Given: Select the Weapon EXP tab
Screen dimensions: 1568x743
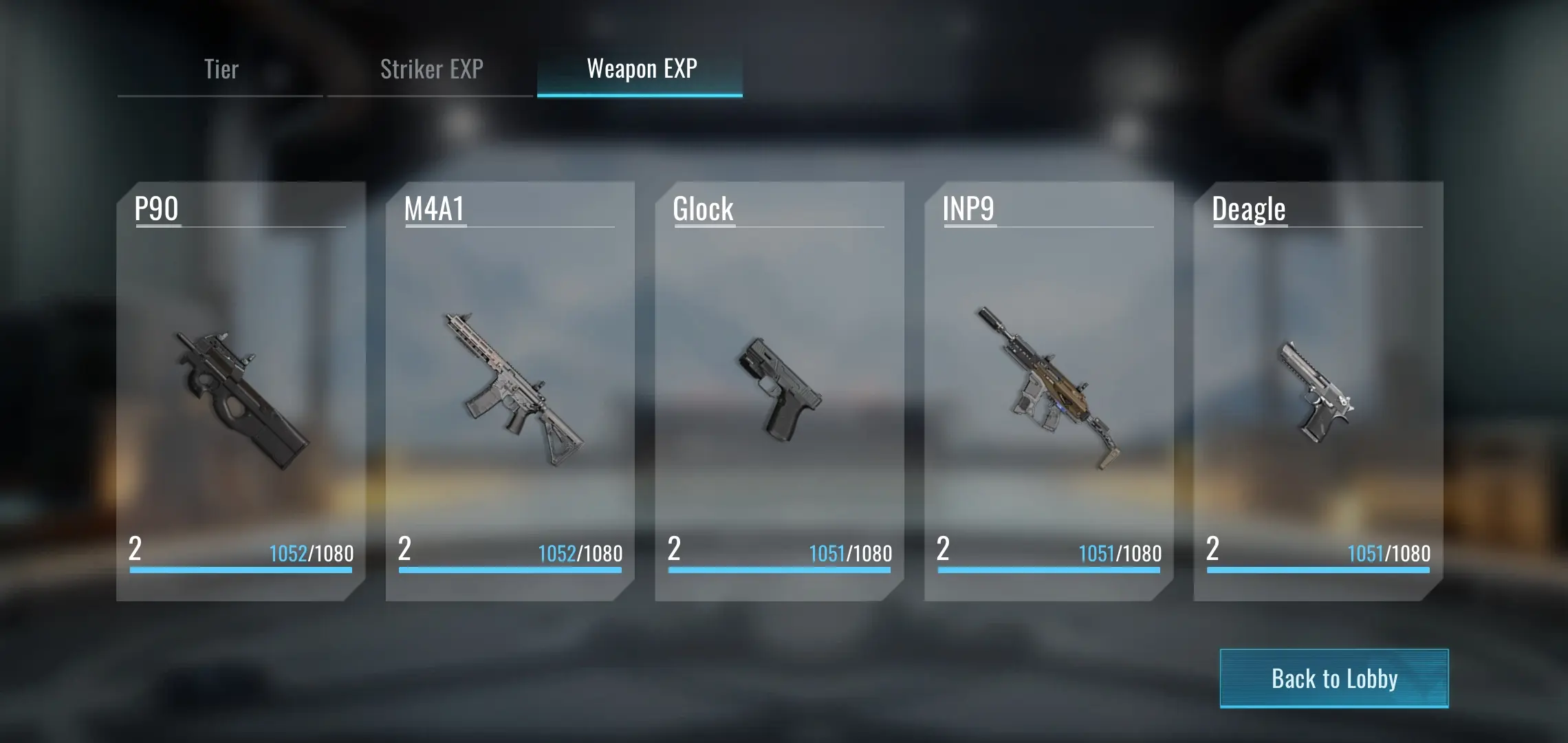Looking at the screenshot, I should point(641,69).
